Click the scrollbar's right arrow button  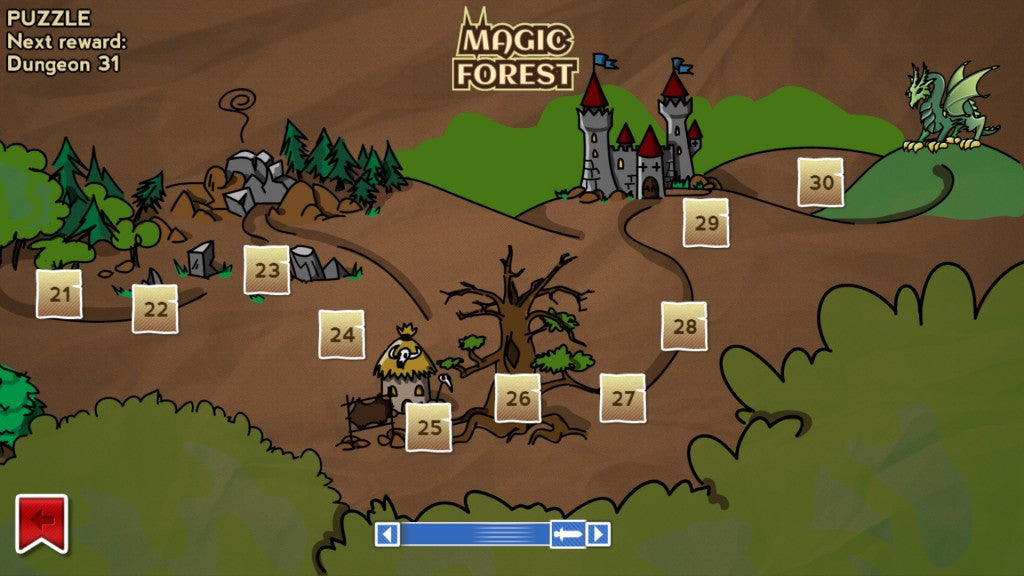598,534
